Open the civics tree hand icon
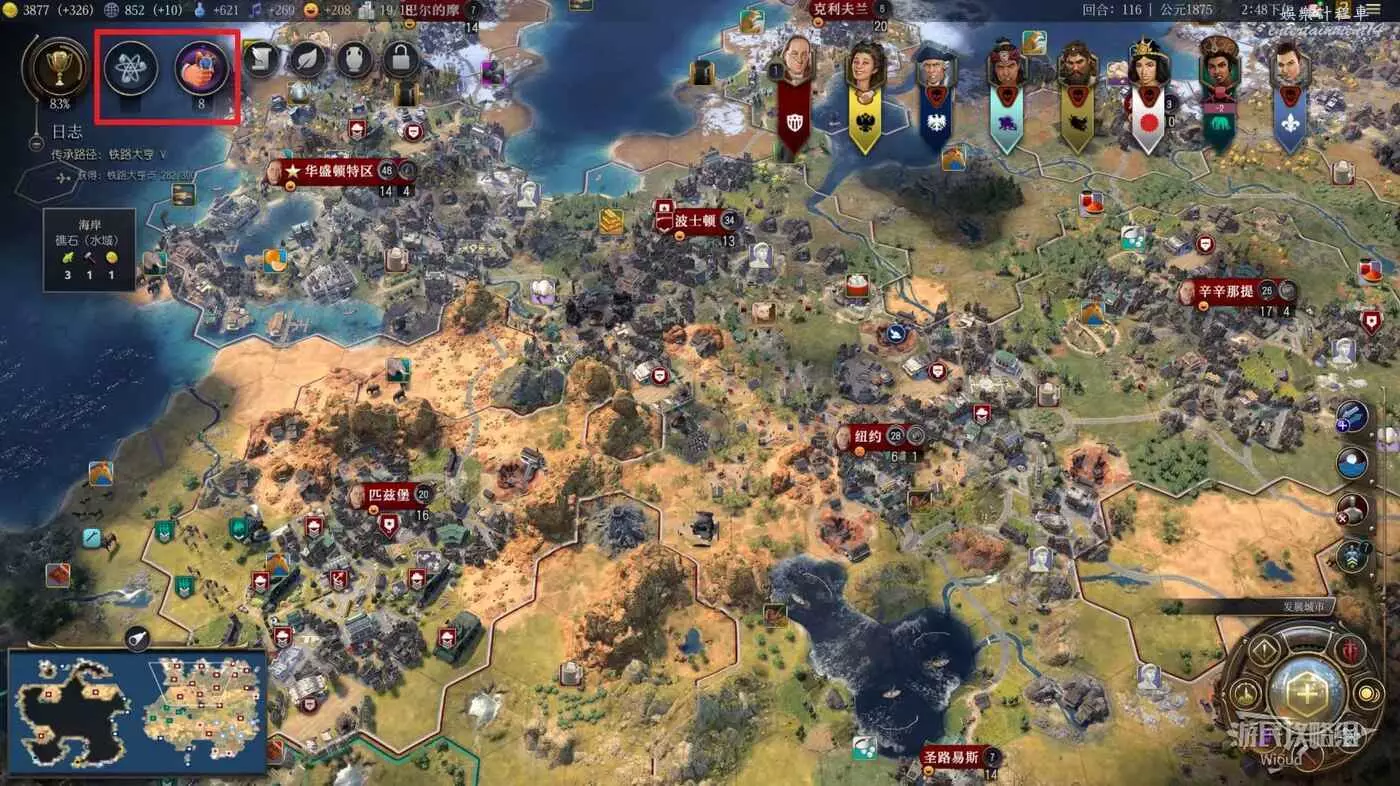 point(201,67)
